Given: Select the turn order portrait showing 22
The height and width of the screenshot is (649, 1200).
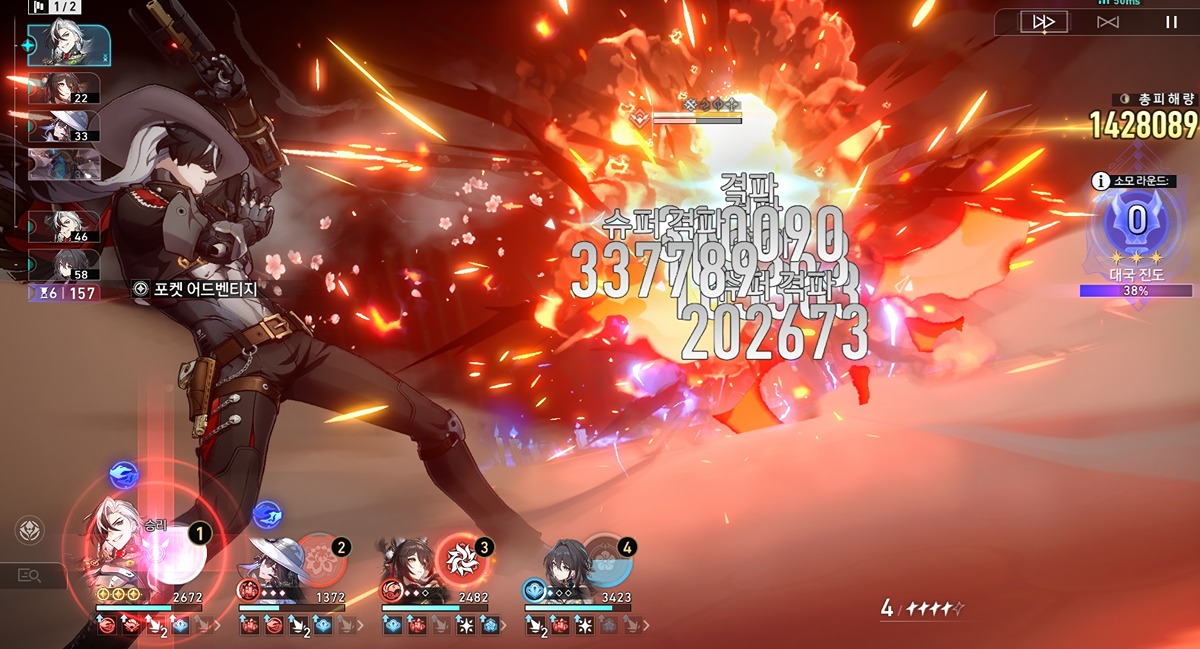Looking at the screenshot, I should (x=64, y=88).
